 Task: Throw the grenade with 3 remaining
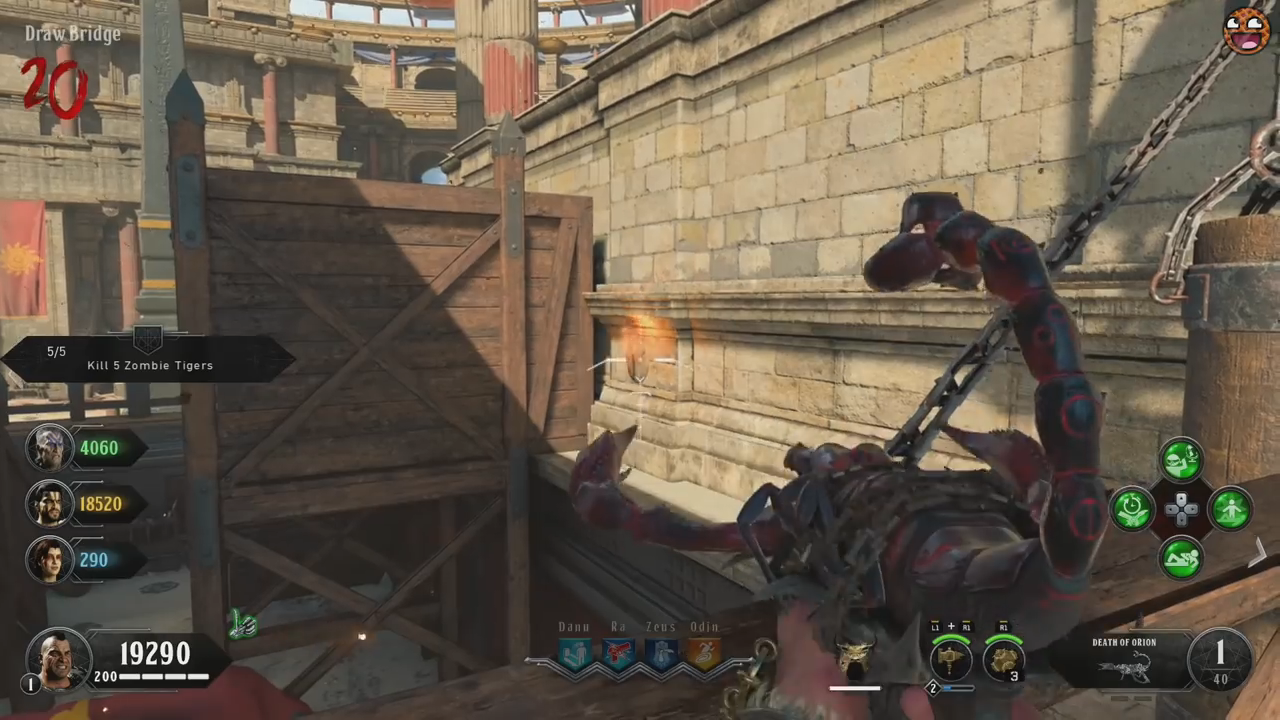point(1002,658)
